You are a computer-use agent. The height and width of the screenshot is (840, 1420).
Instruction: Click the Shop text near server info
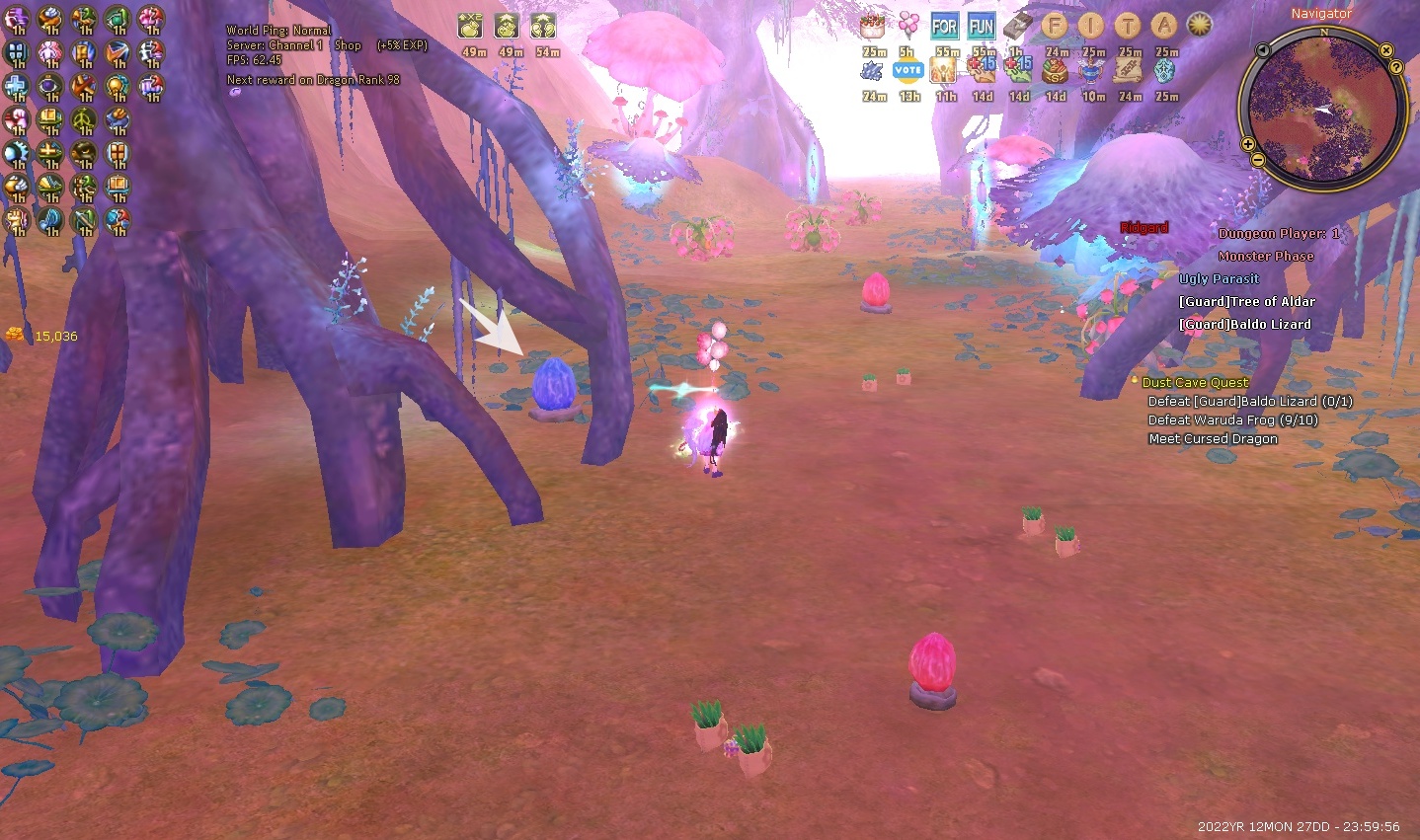348,45
